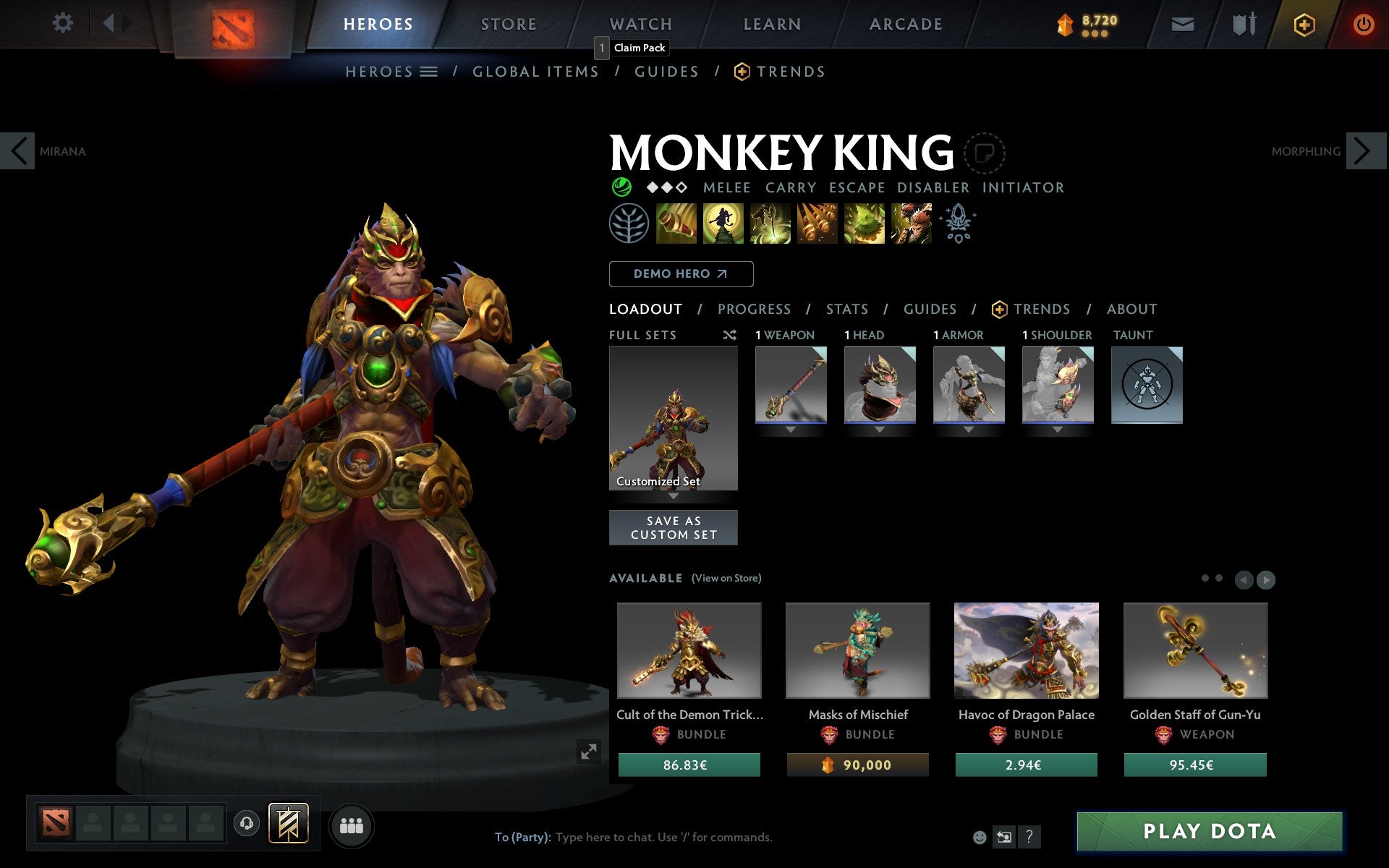Toggle voice chat headphone icon bottom left

pos(246,822)
